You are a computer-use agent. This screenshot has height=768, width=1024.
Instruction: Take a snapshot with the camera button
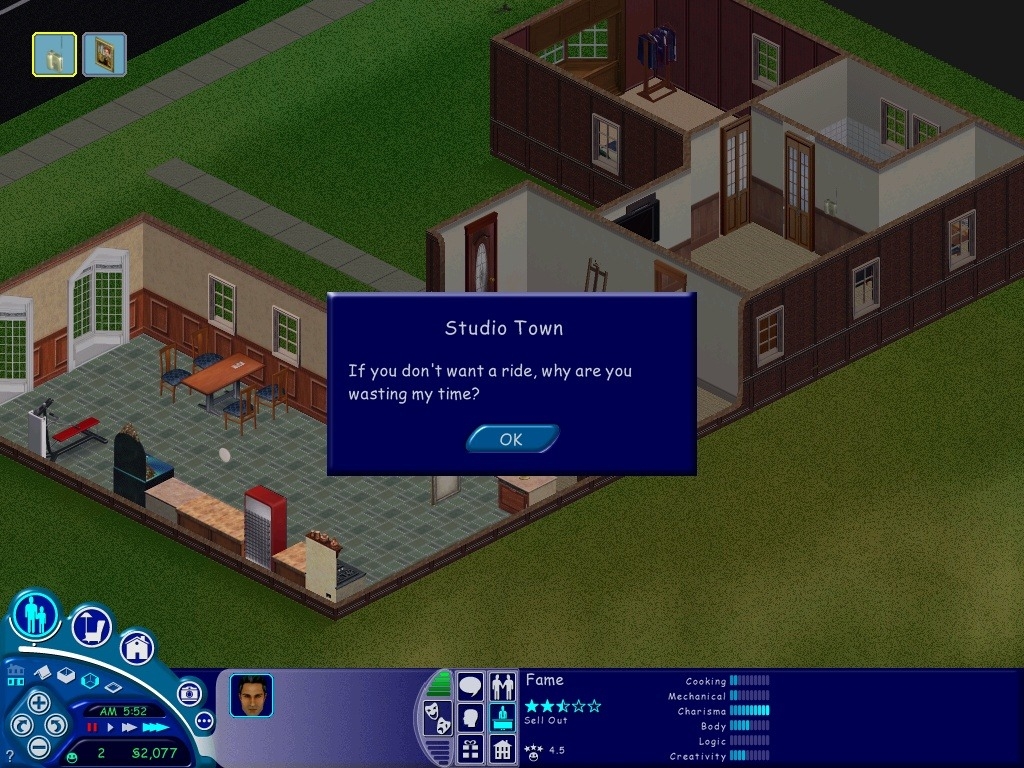pos(189,693)
